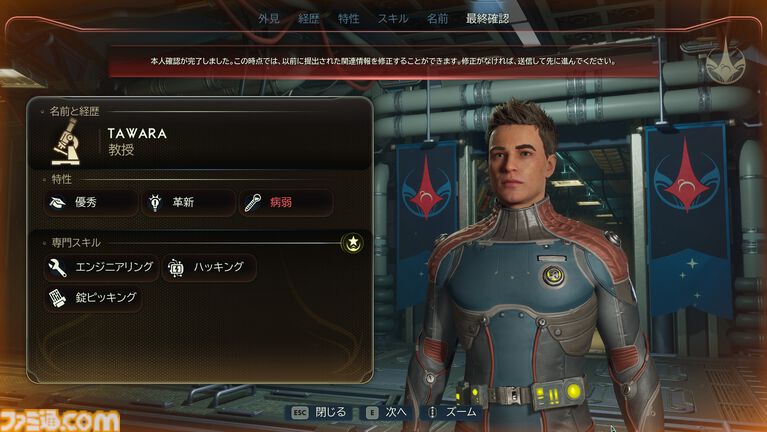Go to the スキル tab
The width and height of the screenshot is (767, 432).
pos(392,19)
